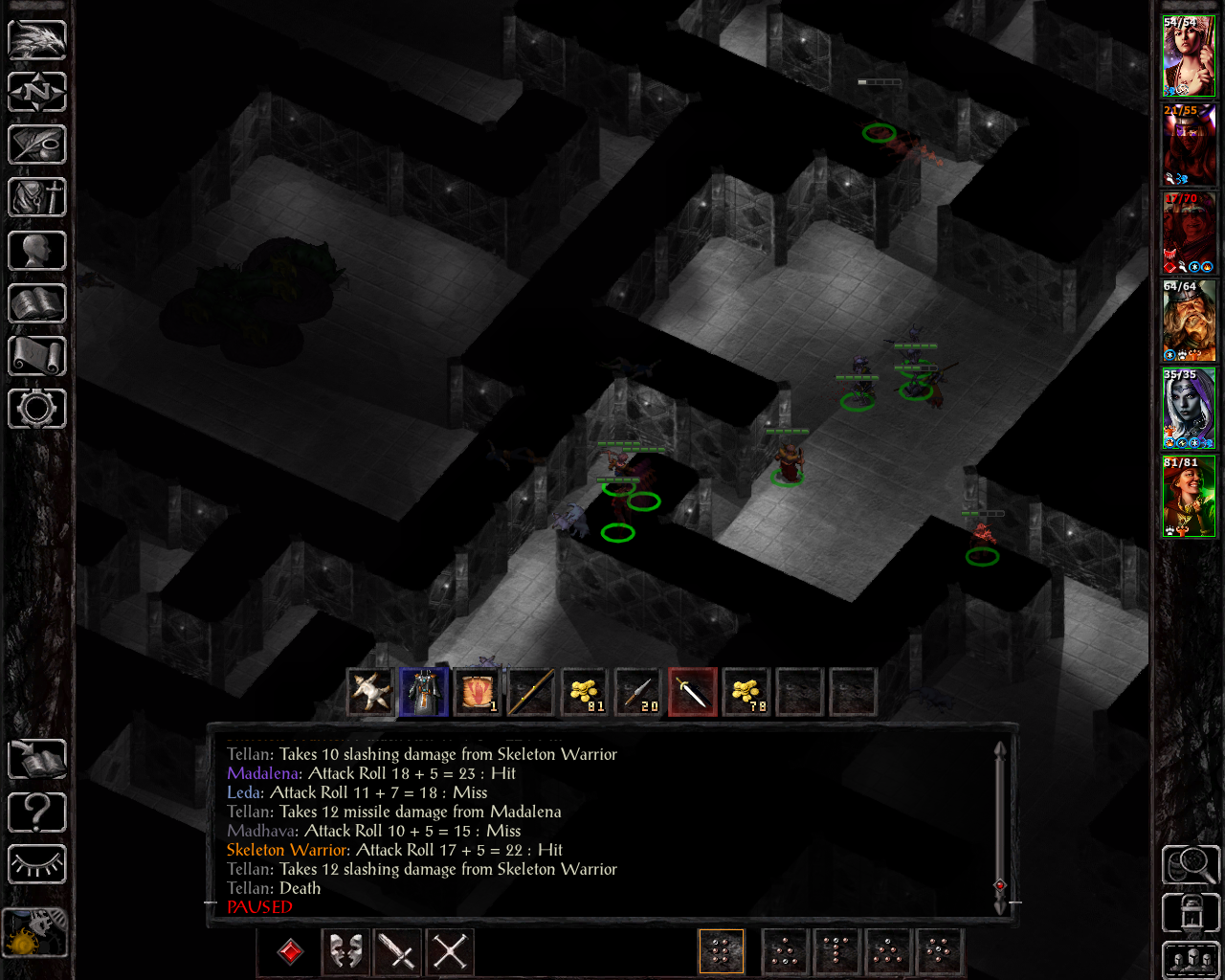Open the options gear button

pyautogui.click(x=37, y=409)
